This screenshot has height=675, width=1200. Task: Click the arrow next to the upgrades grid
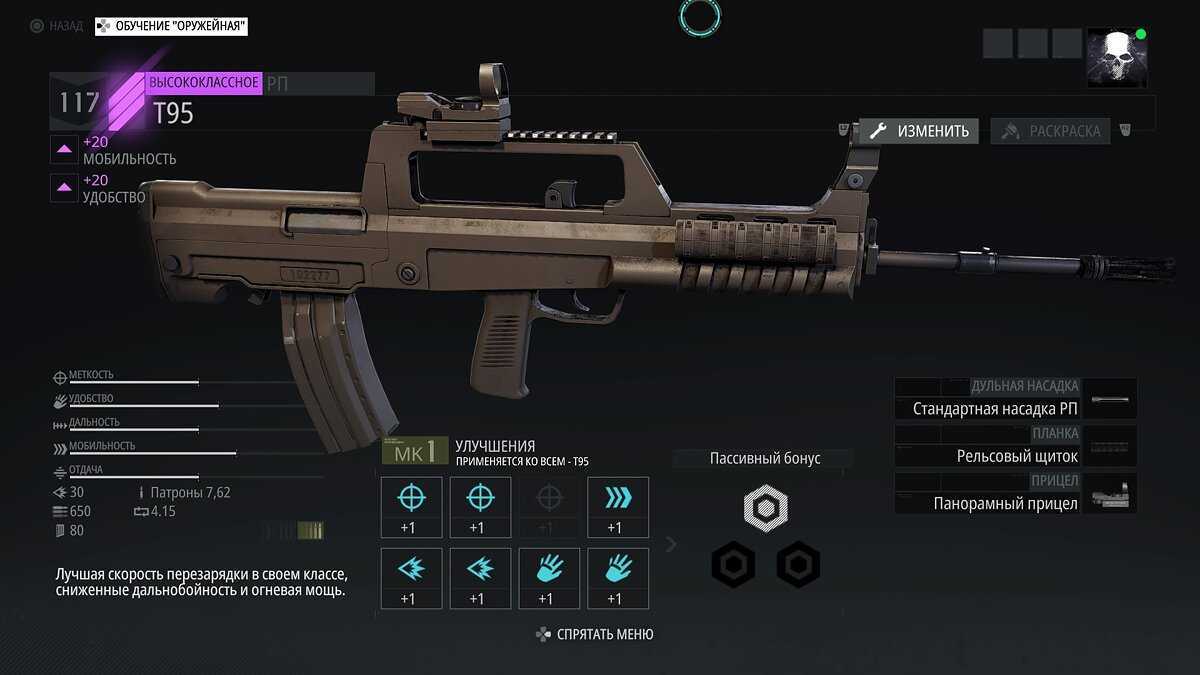click(671, 544)
